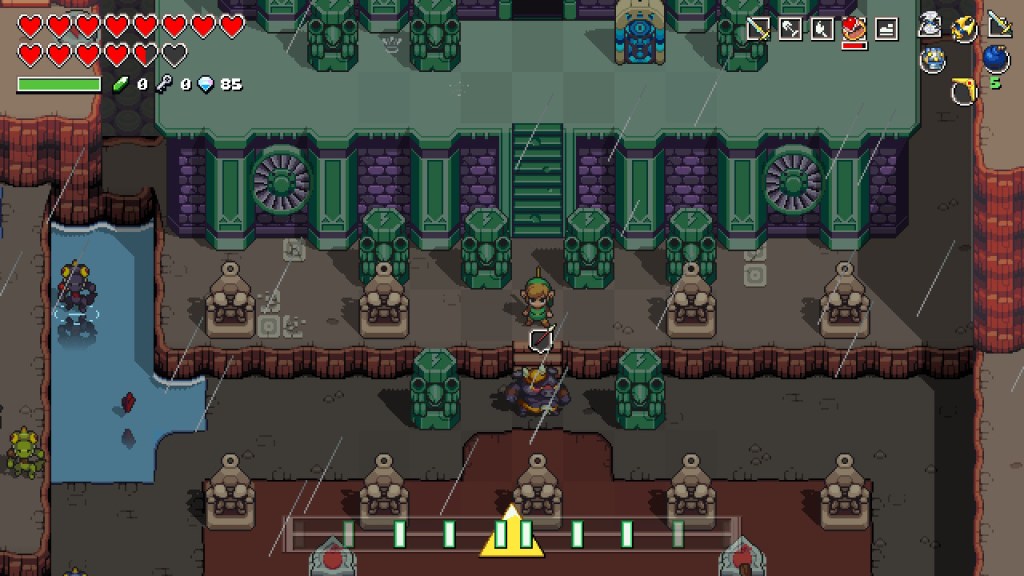The width and height of the screenshot is (1024, 576).
Task: Select the red ring equipment slot
Action: click(x=854, y=29)
